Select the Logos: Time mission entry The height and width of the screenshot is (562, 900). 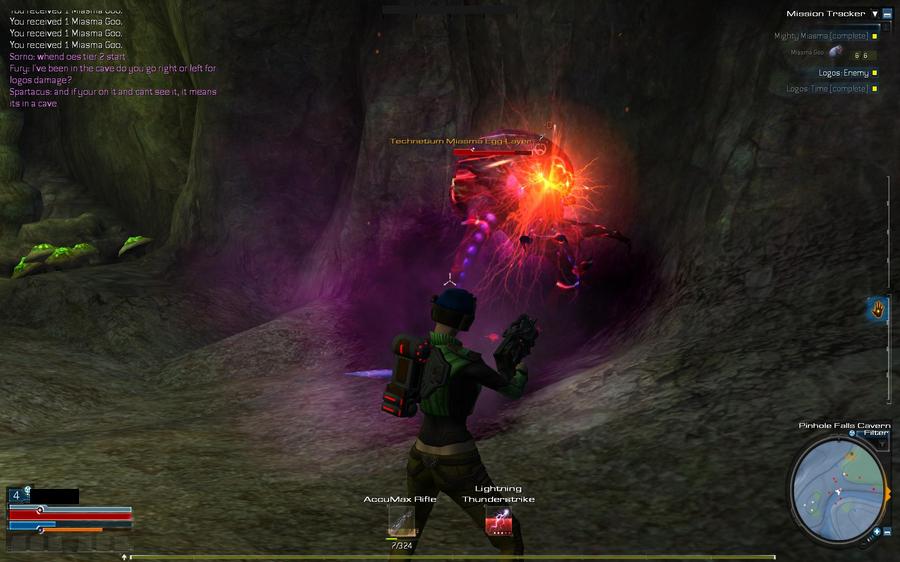tap(827, 89)
